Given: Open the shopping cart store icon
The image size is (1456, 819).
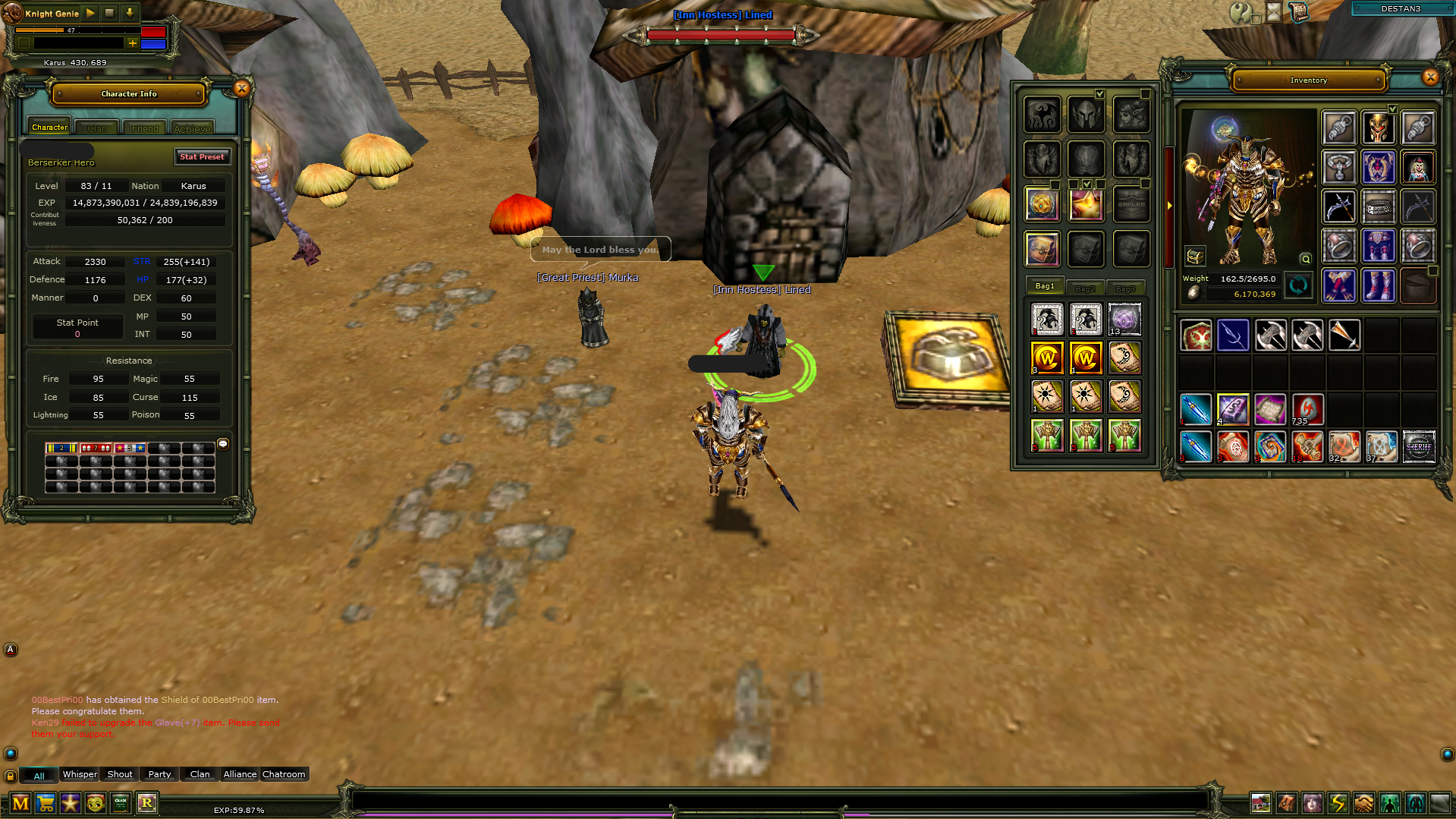Looking at the screenshot, I should 46,803.
